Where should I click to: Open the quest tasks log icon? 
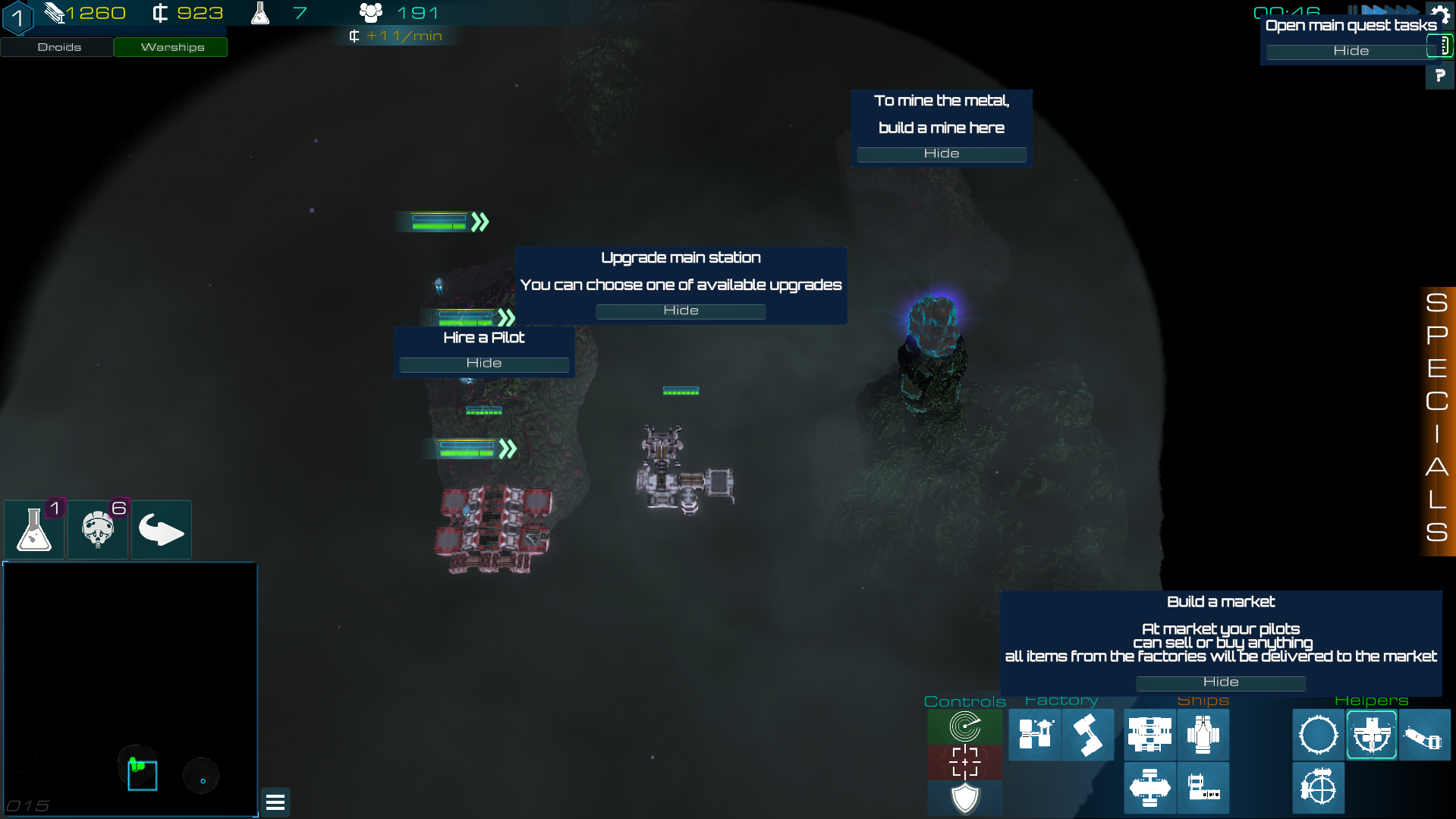click(x=1441, y=46)
